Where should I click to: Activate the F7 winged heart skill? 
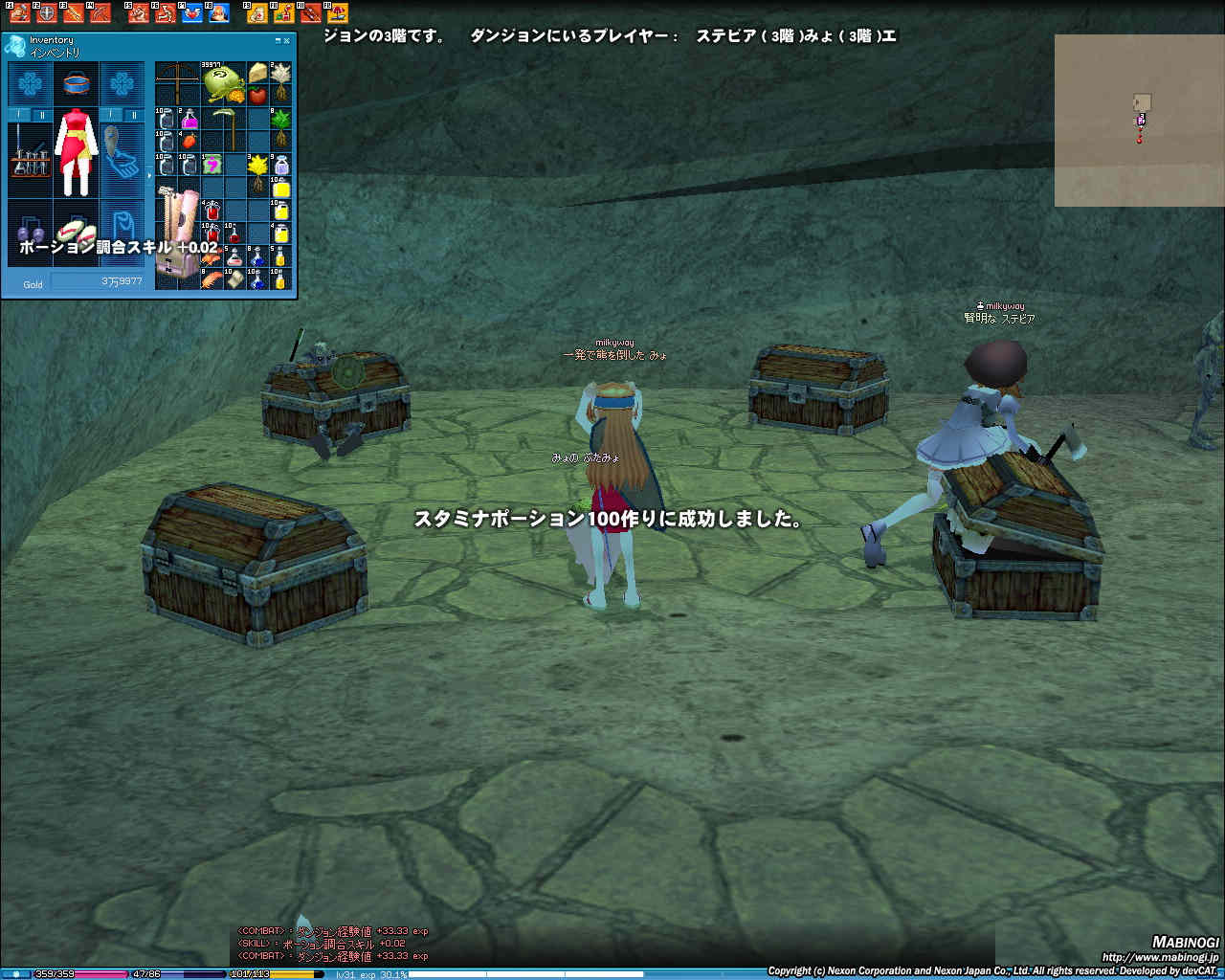click(192, 13)
